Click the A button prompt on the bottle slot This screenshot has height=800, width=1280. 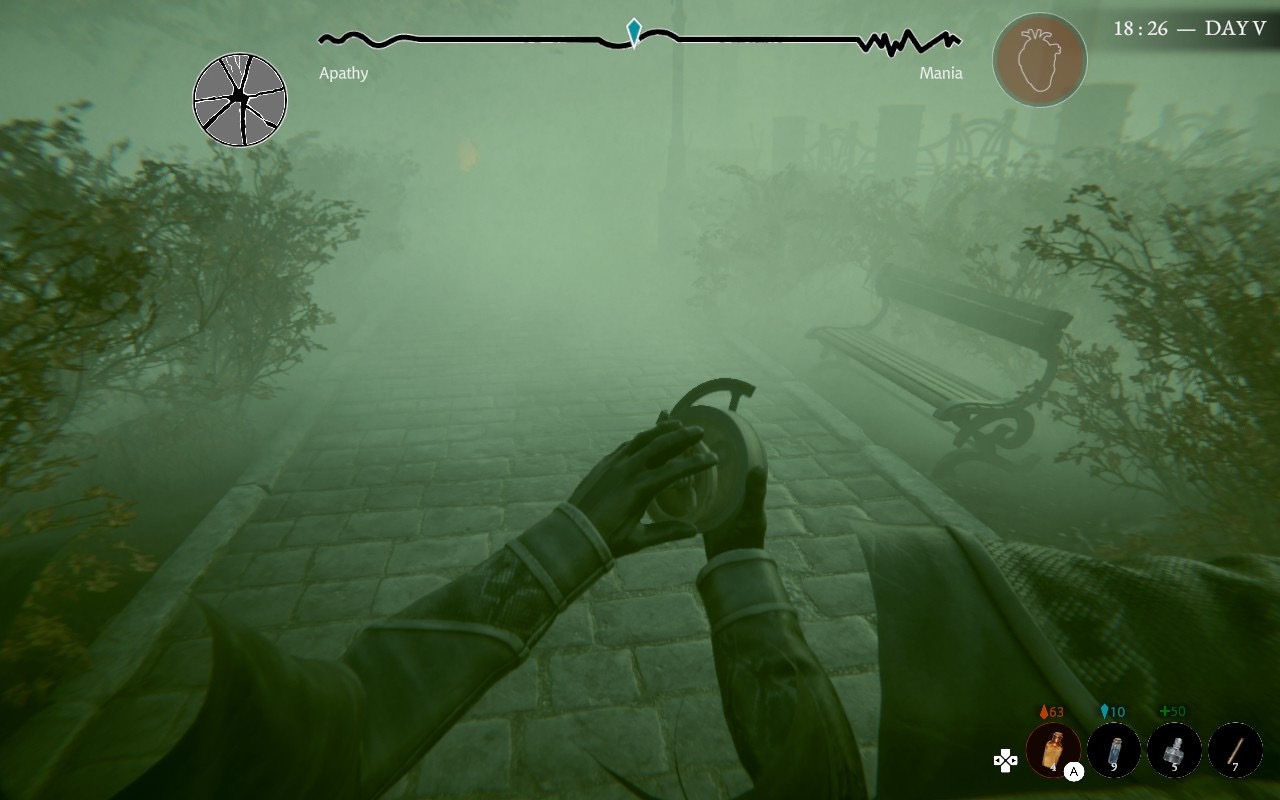coord(1072,771)
